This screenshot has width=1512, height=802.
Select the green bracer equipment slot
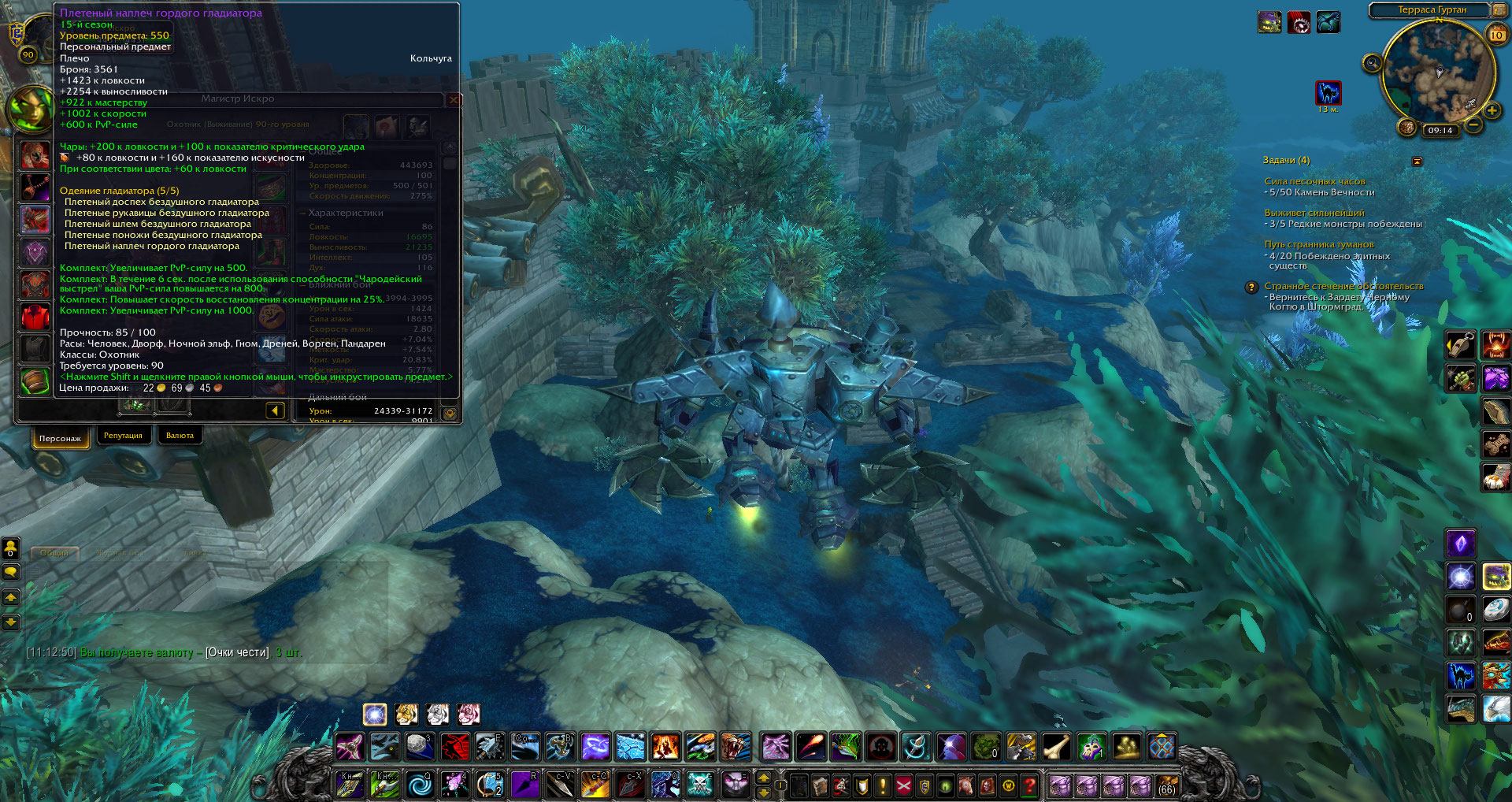point(35,381)
